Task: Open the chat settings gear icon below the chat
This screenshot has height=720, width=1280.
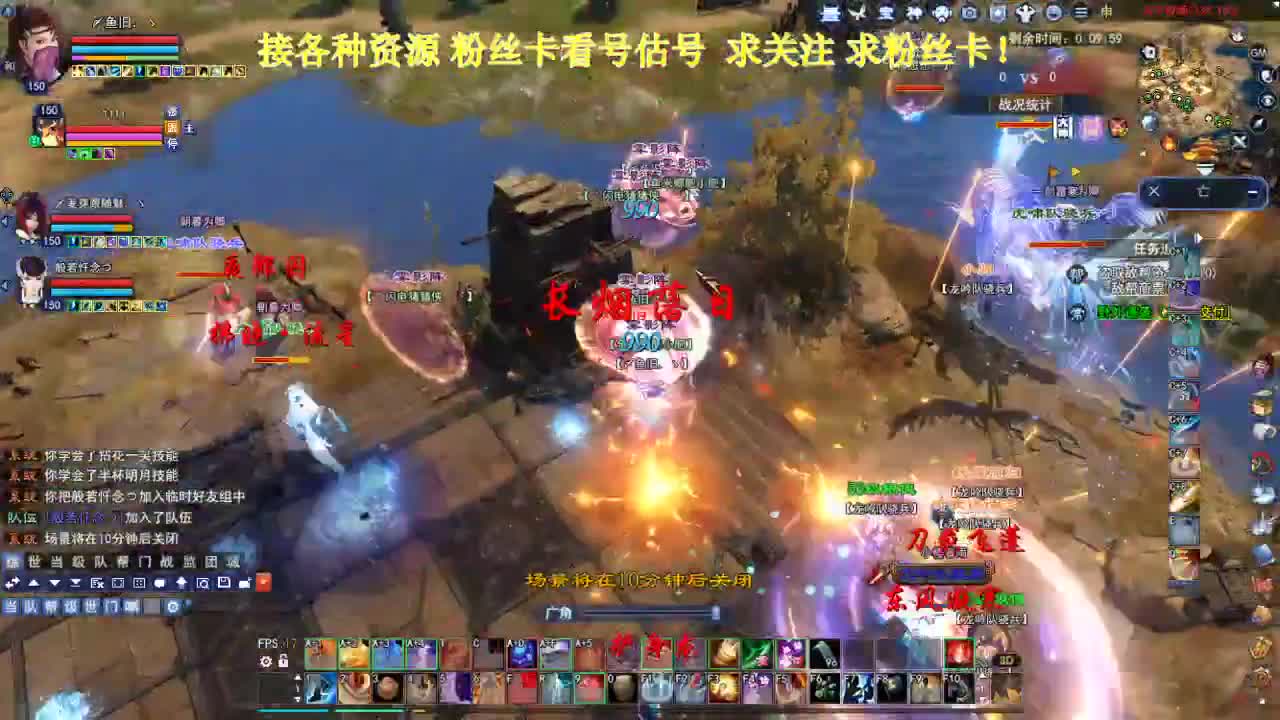Action: point(172,607)
